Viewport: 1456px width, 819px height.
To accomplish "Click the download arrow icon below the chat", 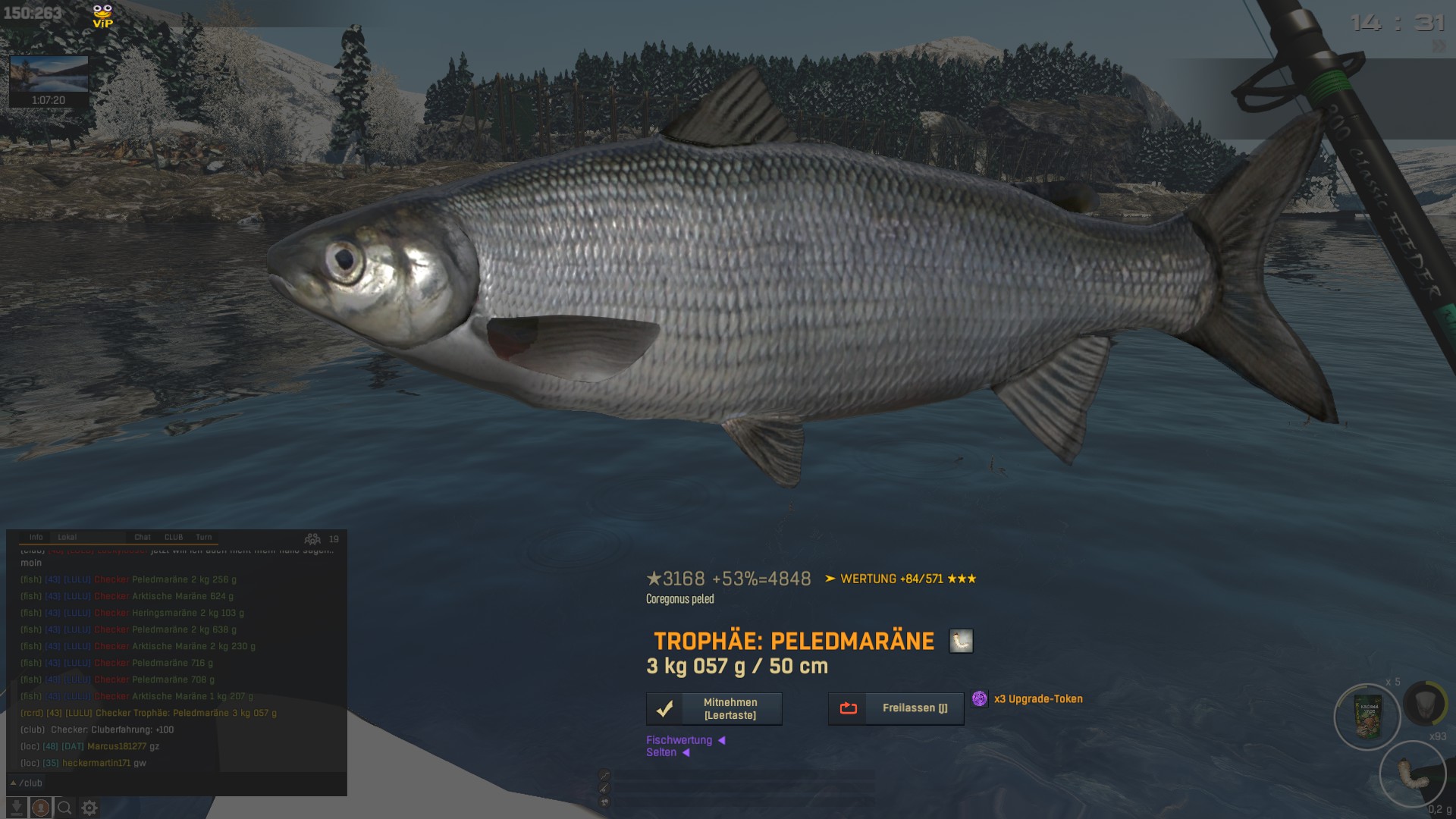I will (16, 808).
